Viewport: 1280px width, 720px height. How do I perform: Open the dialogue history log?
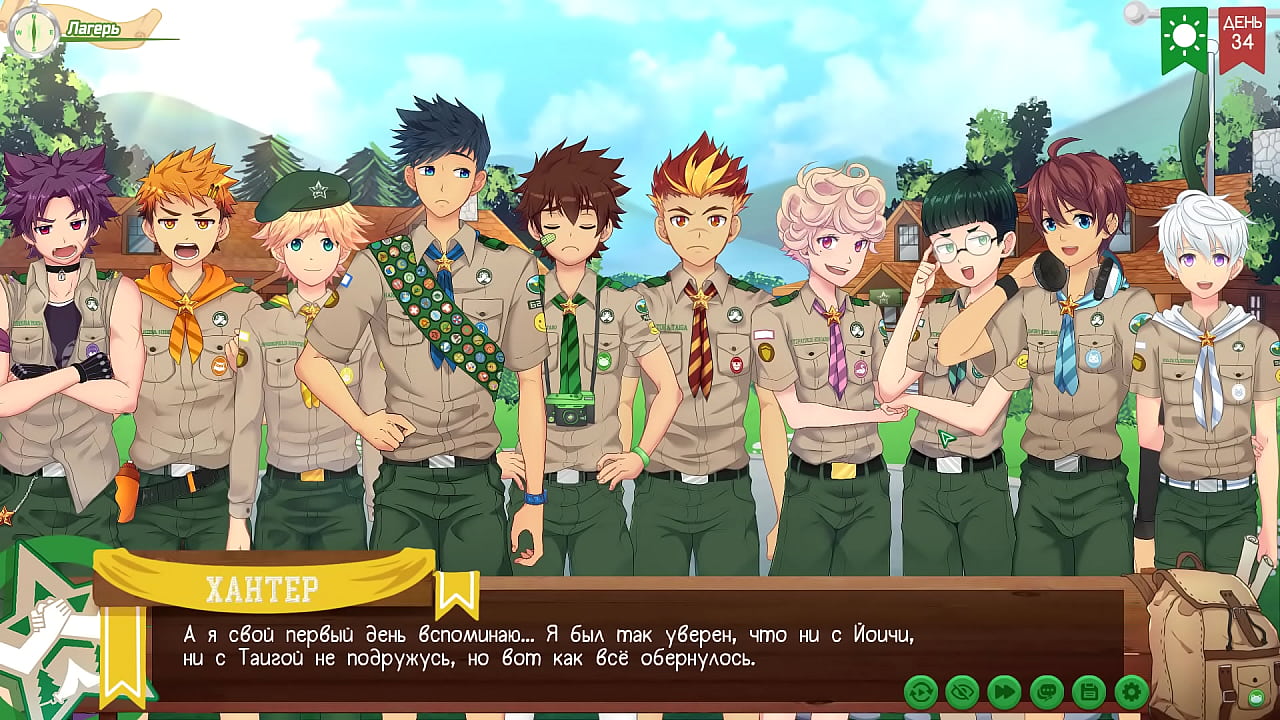pos(1046,692)
